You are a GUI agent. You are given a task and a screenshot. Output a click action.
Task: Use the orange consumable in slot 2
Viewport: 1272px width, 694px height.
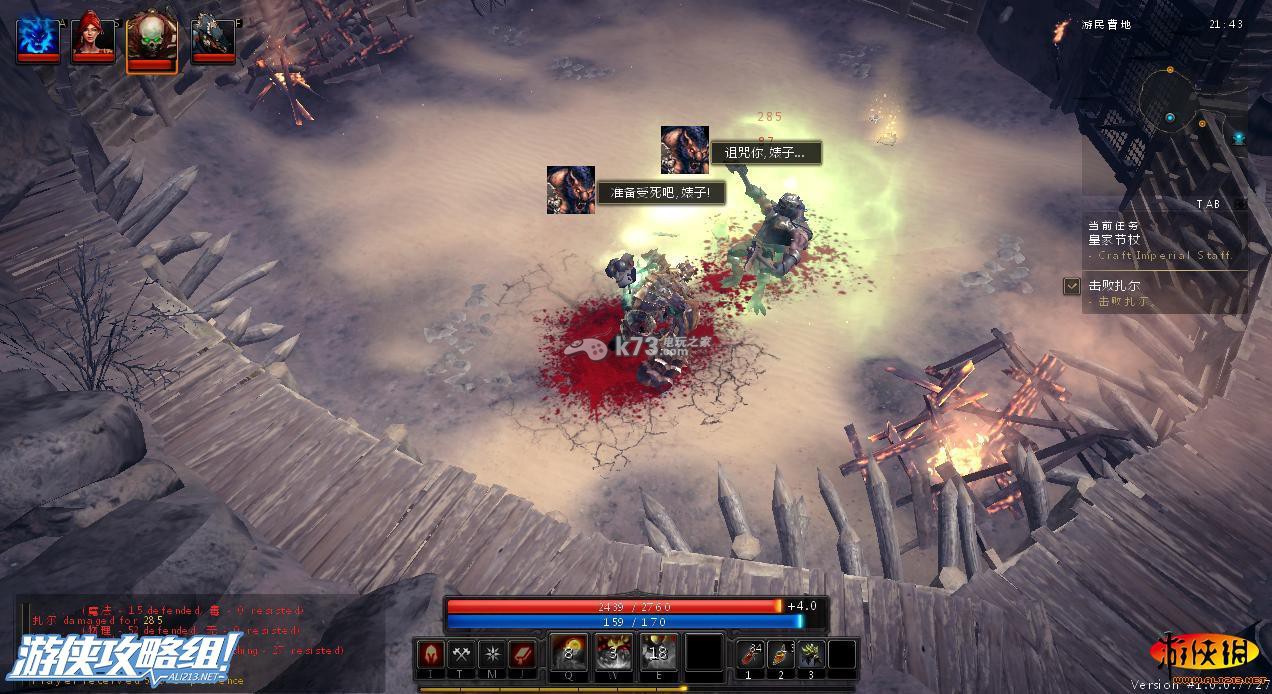[781, 654]
